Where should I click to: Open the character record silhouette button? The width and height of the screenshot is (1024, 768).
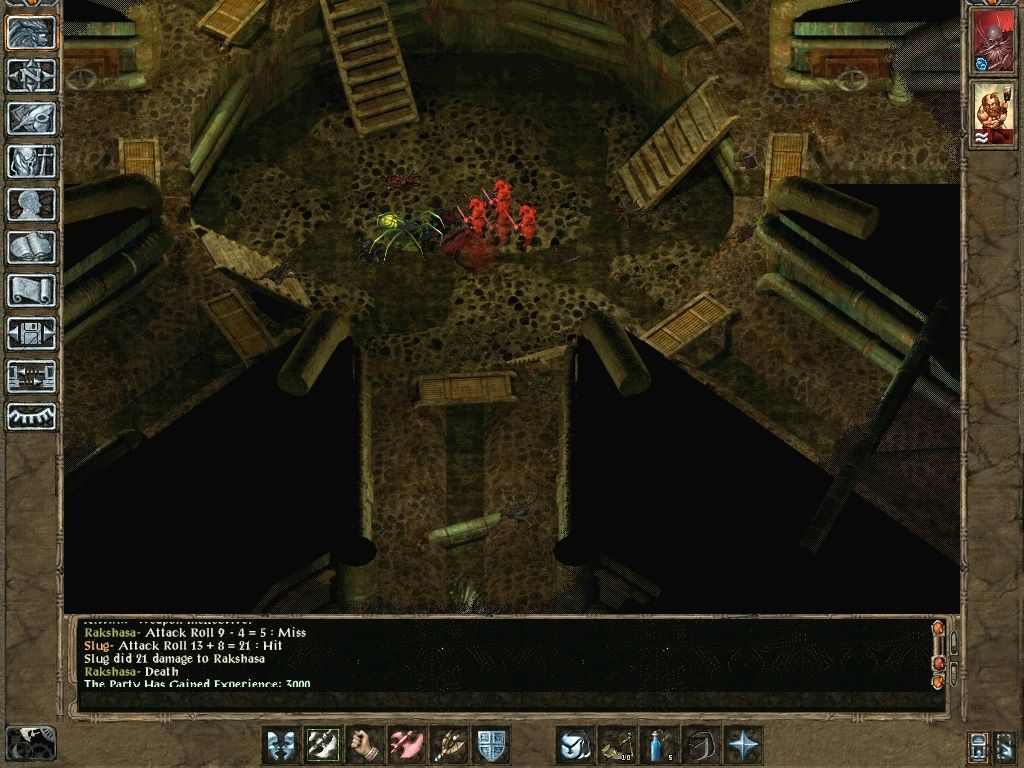[x=31, y=204]
